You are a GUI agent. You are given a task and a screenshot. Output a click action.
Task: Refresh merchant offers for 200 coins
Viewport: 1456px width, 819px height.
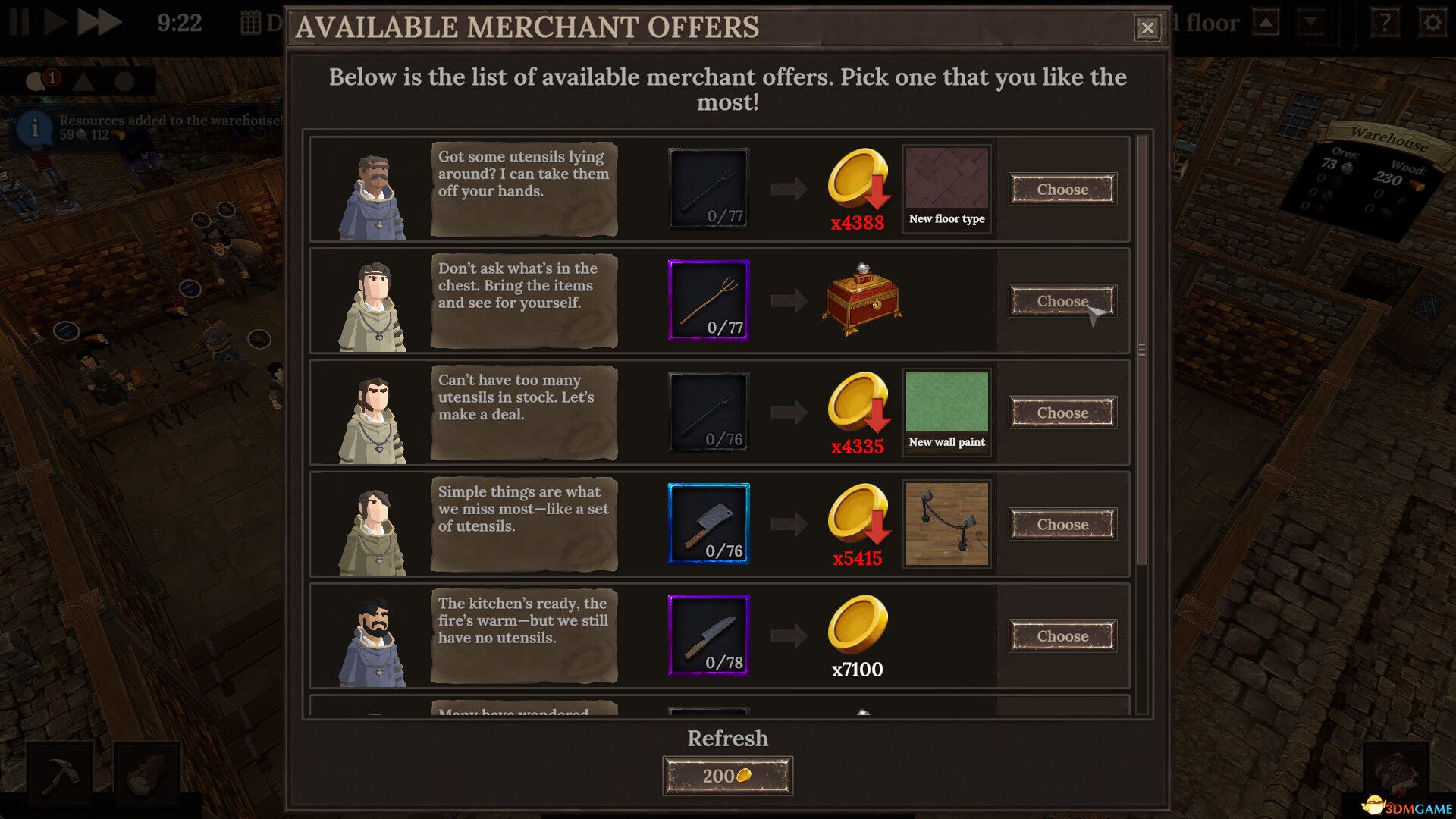(727, 774)
